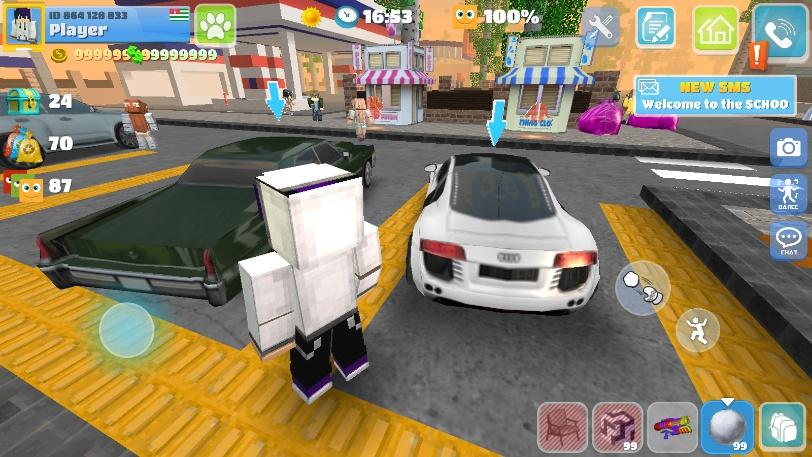The height and width of the screenshot is (457, 812).
Task: Open the player profile avatar
Action: (24, 26)
